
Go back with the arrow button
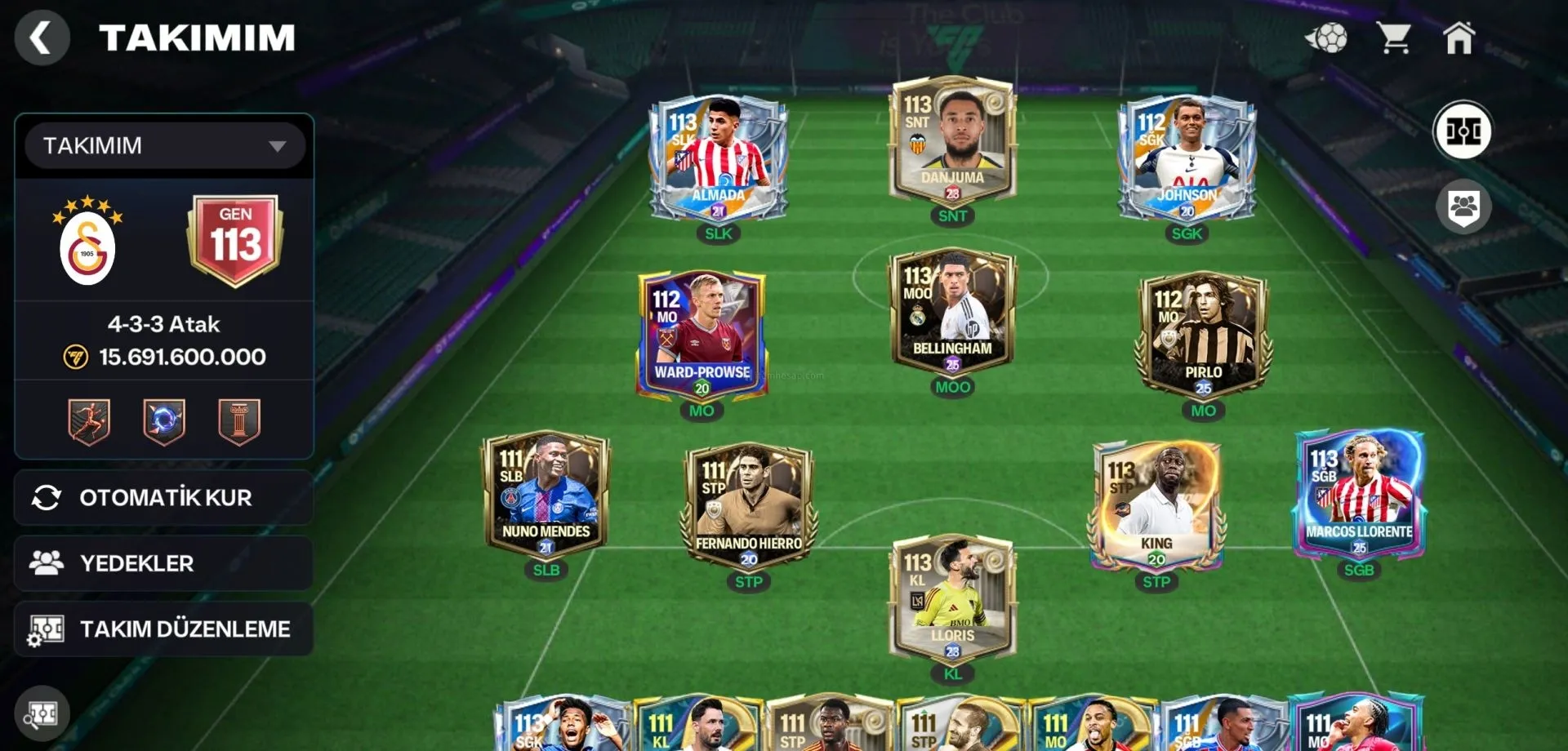(x=41, y=38)
